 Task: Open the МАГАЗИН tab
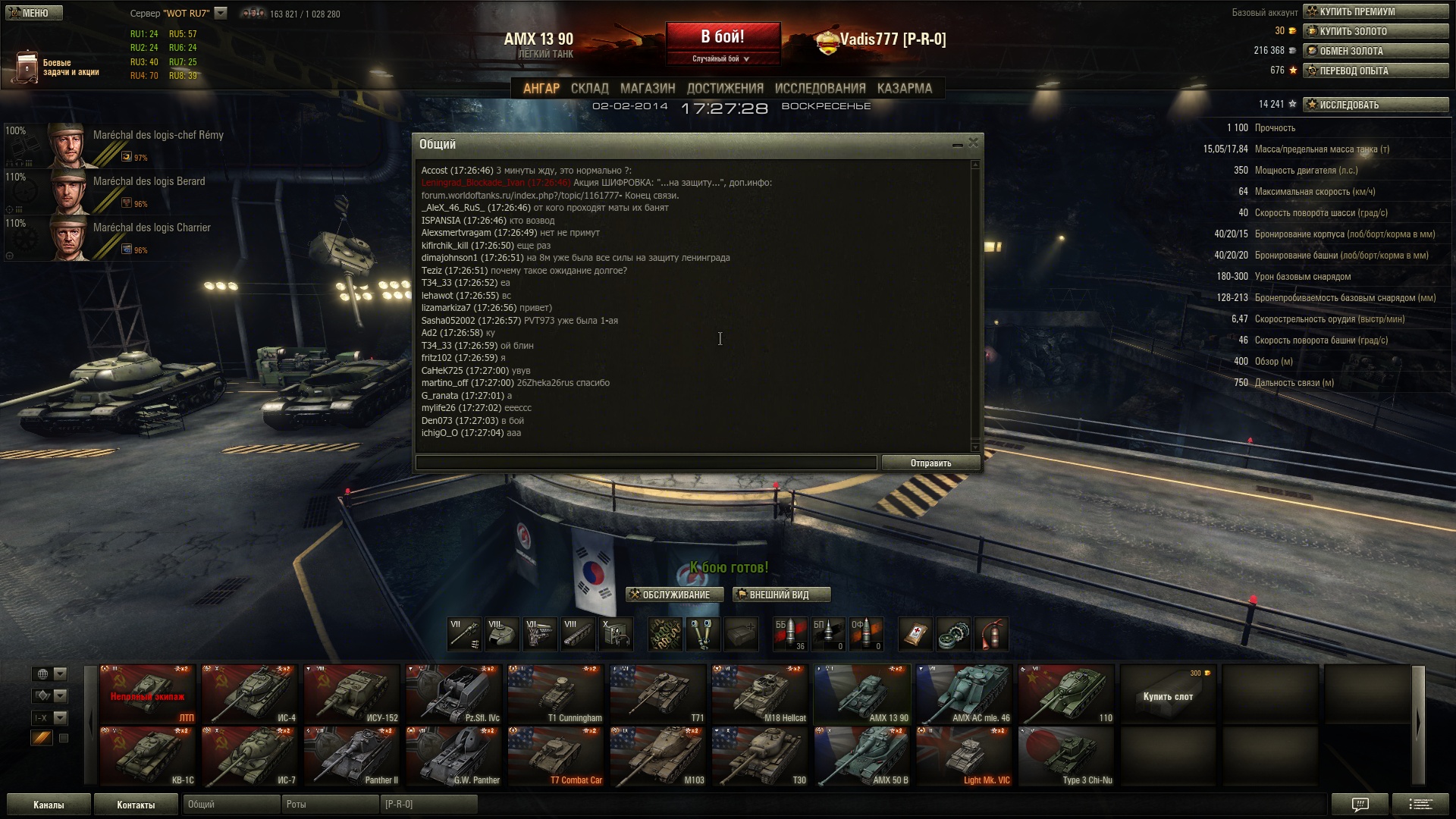click(x=647, y=89)
